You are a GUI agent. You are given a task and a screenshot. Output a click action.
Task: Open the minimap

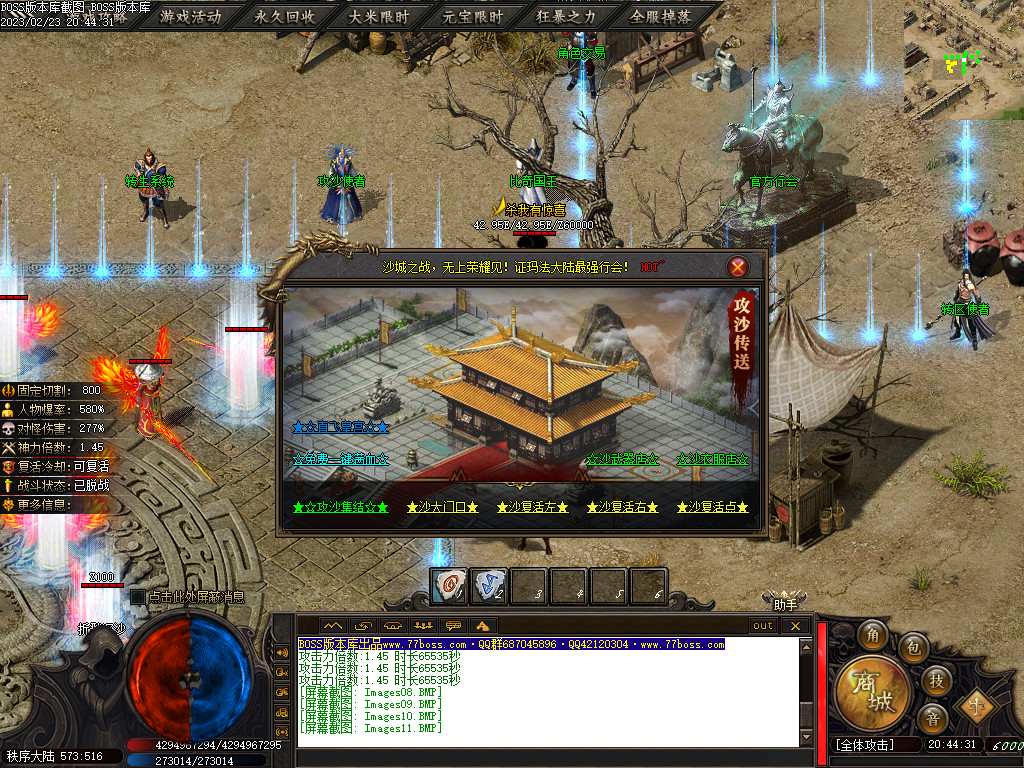click(x=963, y=60)
